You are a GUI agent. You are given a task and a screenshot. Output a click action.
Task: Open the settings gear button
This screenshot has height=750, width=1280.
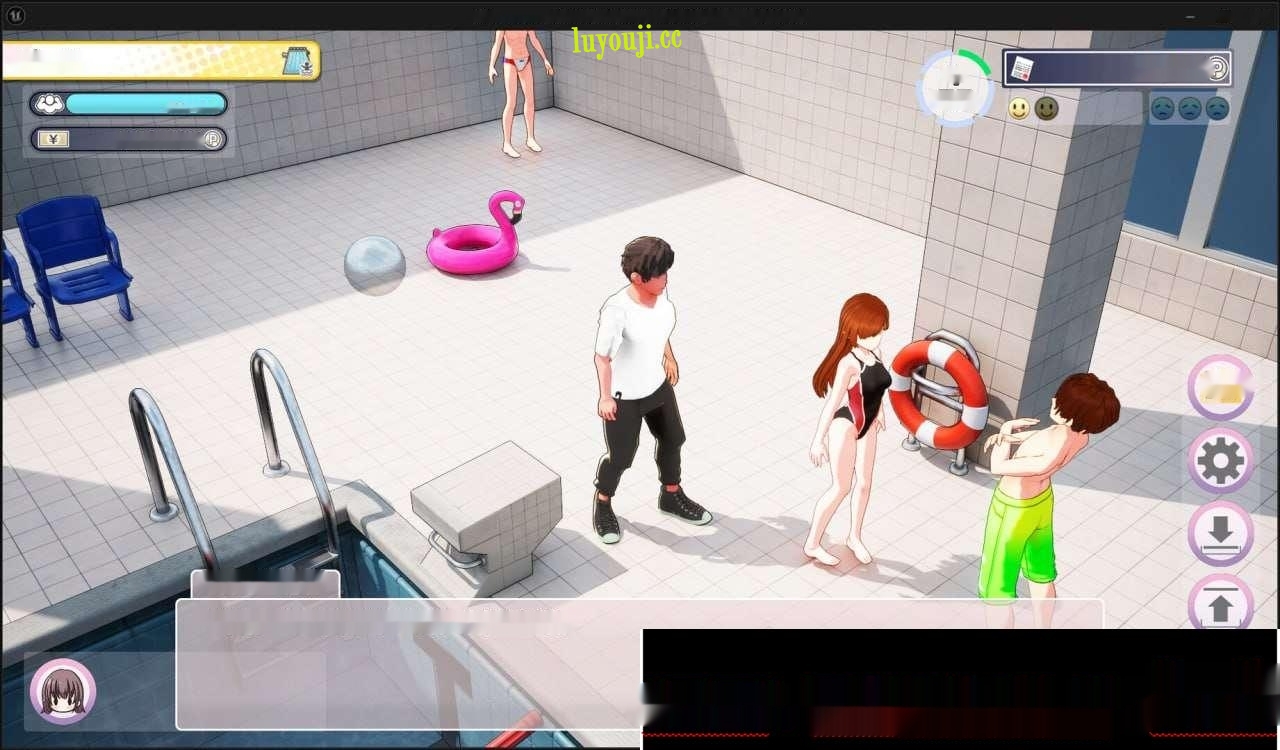tap(1219, 461)
